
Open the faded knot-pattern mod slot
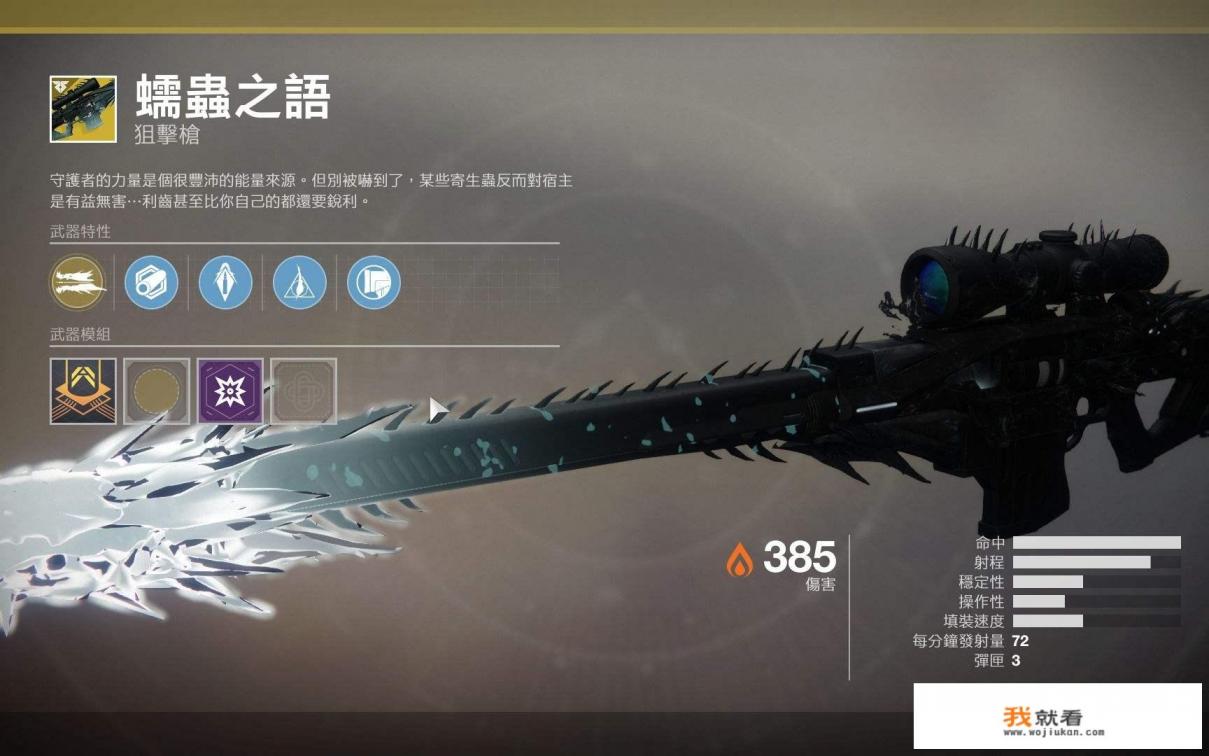coord(304,391)
